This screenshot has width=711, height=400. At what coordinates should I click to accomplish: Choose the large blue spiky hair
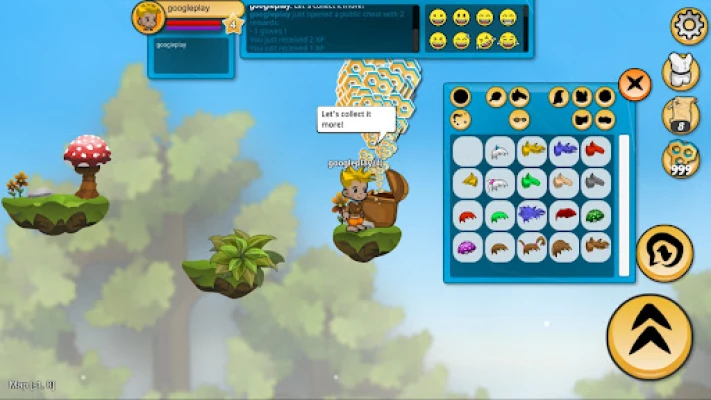(x=532, y=215)
